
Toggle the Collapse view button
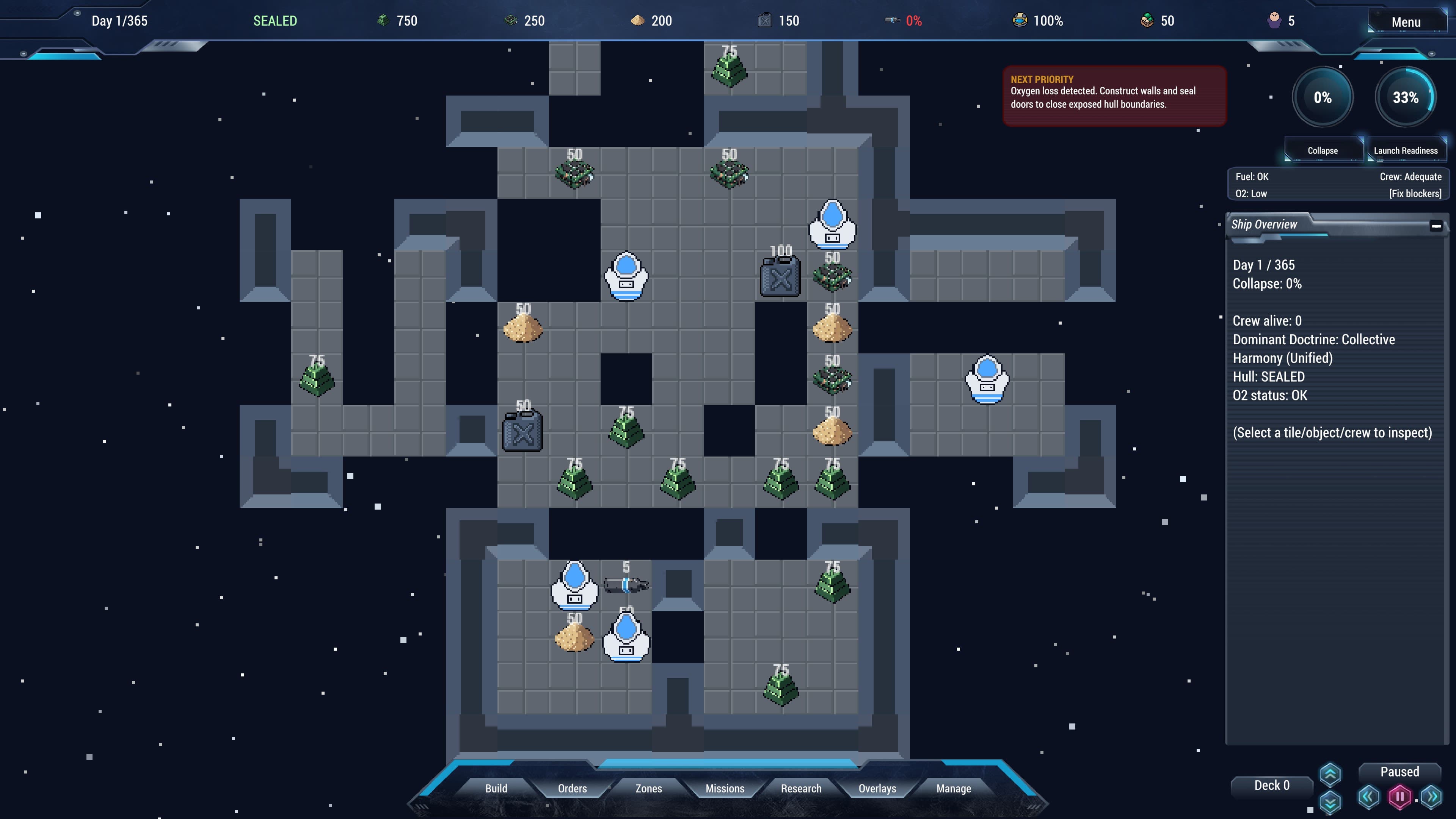(x=1323, y=151)
